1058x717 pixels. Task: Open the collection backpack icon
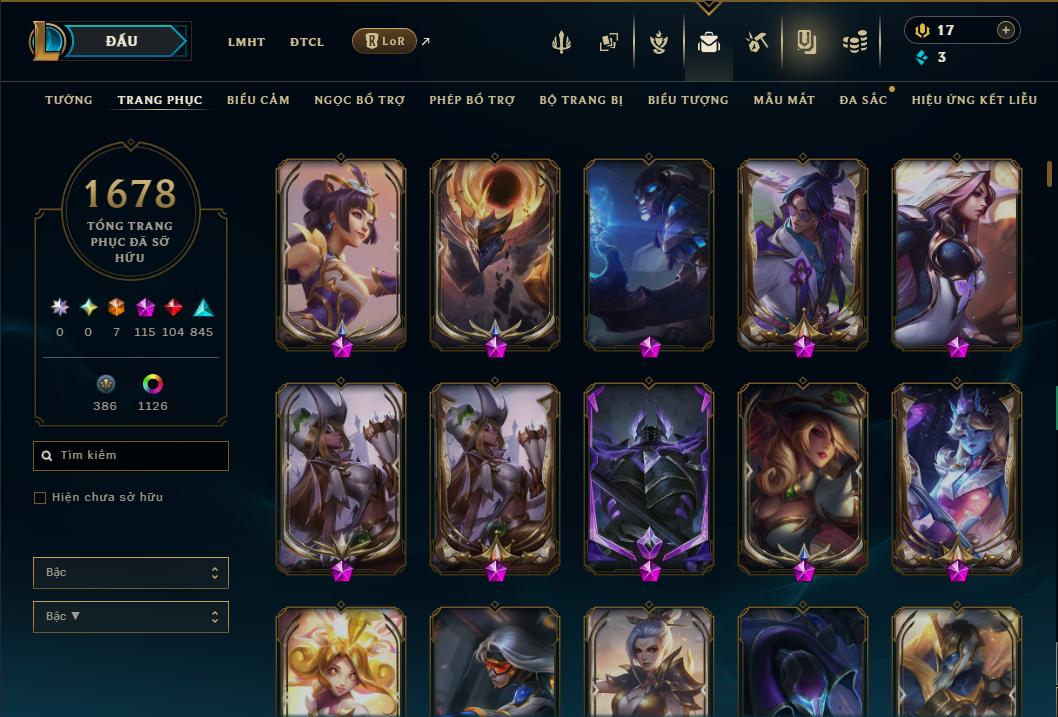point(709,42)
